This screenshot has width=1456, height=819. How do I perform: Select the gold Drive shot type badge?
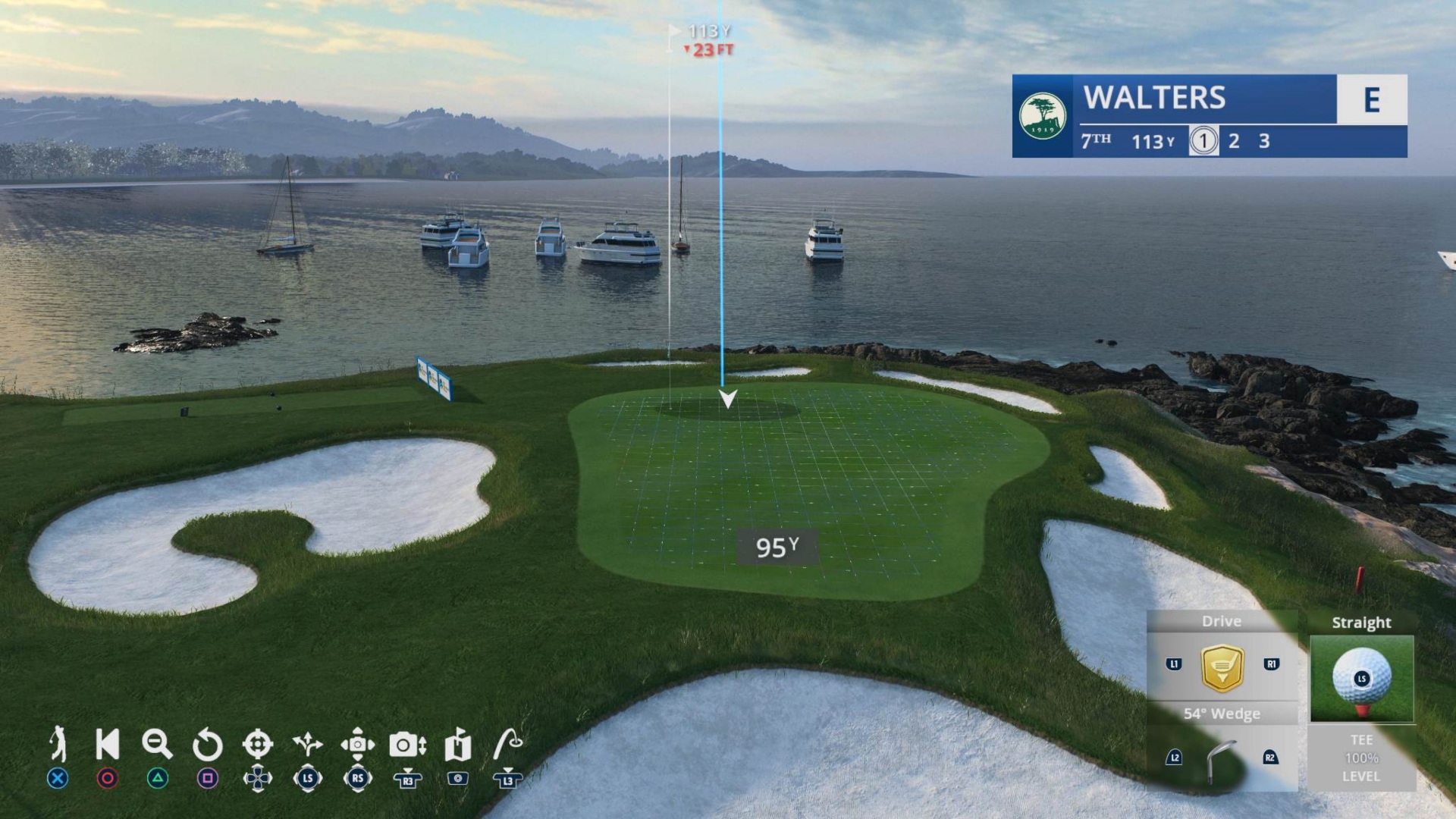coord(1222,667)
